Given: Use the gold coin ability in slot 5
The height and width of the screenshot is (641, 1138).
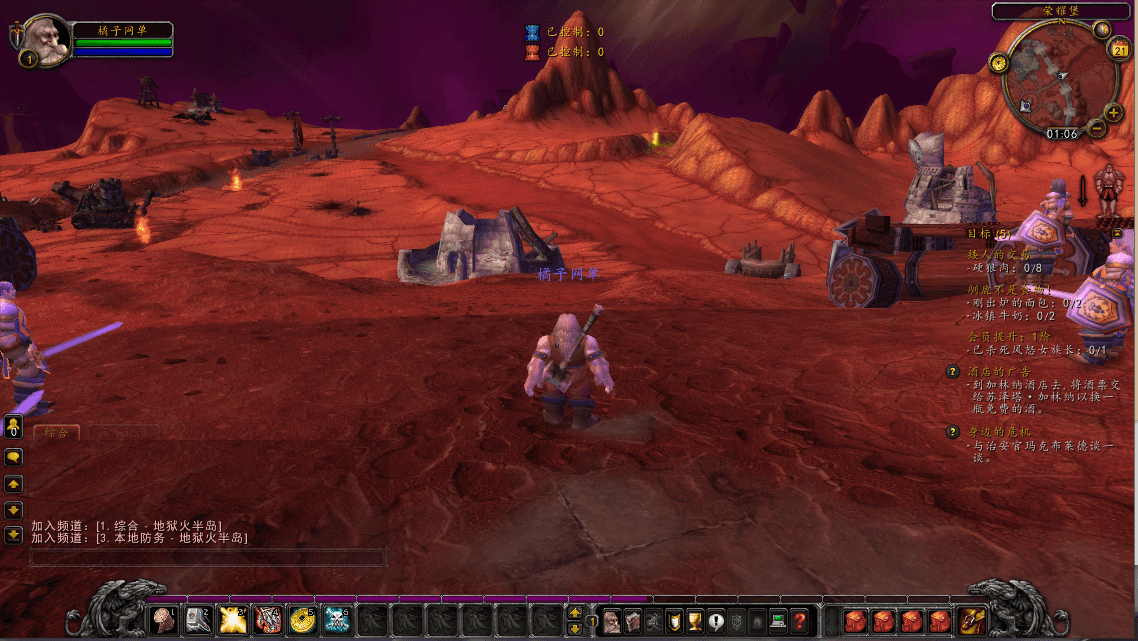Looking at the screenshot, I should coord(302,621).
